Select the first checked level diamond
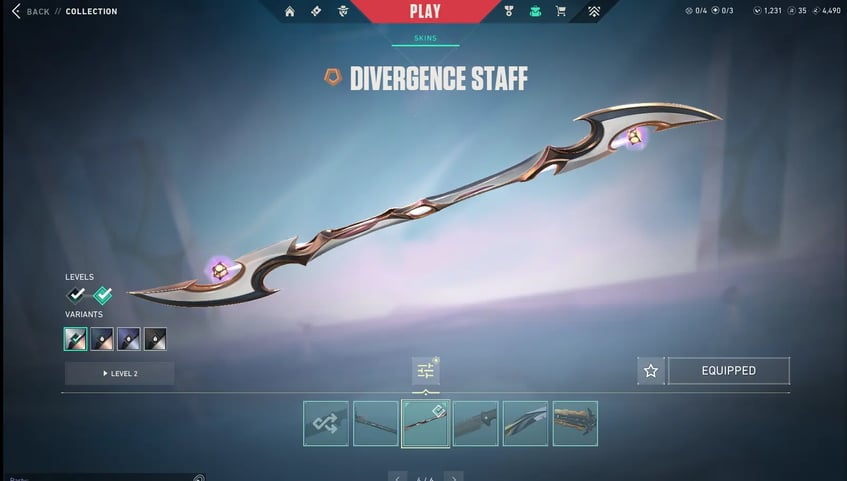This screenshot has height=481, width=847. pos(76,295)
